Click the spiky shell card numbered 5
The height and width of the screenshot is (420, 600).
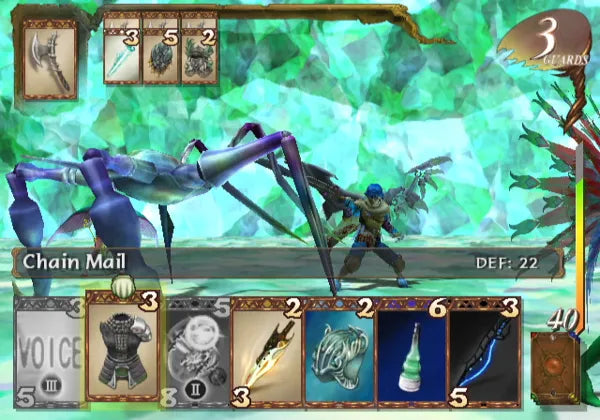pyautogui.click(x=160, y=46)
